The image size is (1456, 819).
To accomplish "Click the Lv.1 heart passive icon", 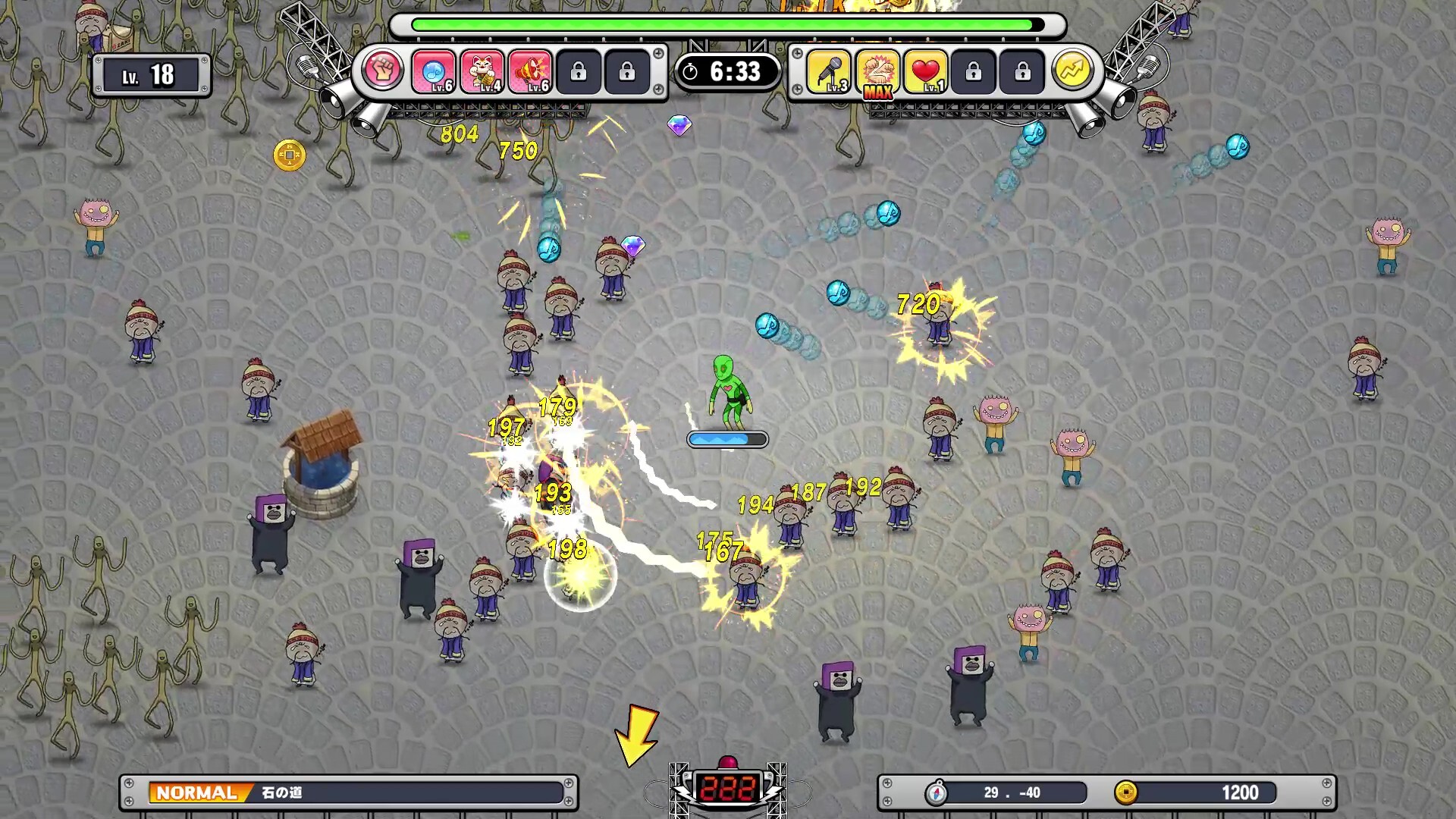I will tap(927, 71).
